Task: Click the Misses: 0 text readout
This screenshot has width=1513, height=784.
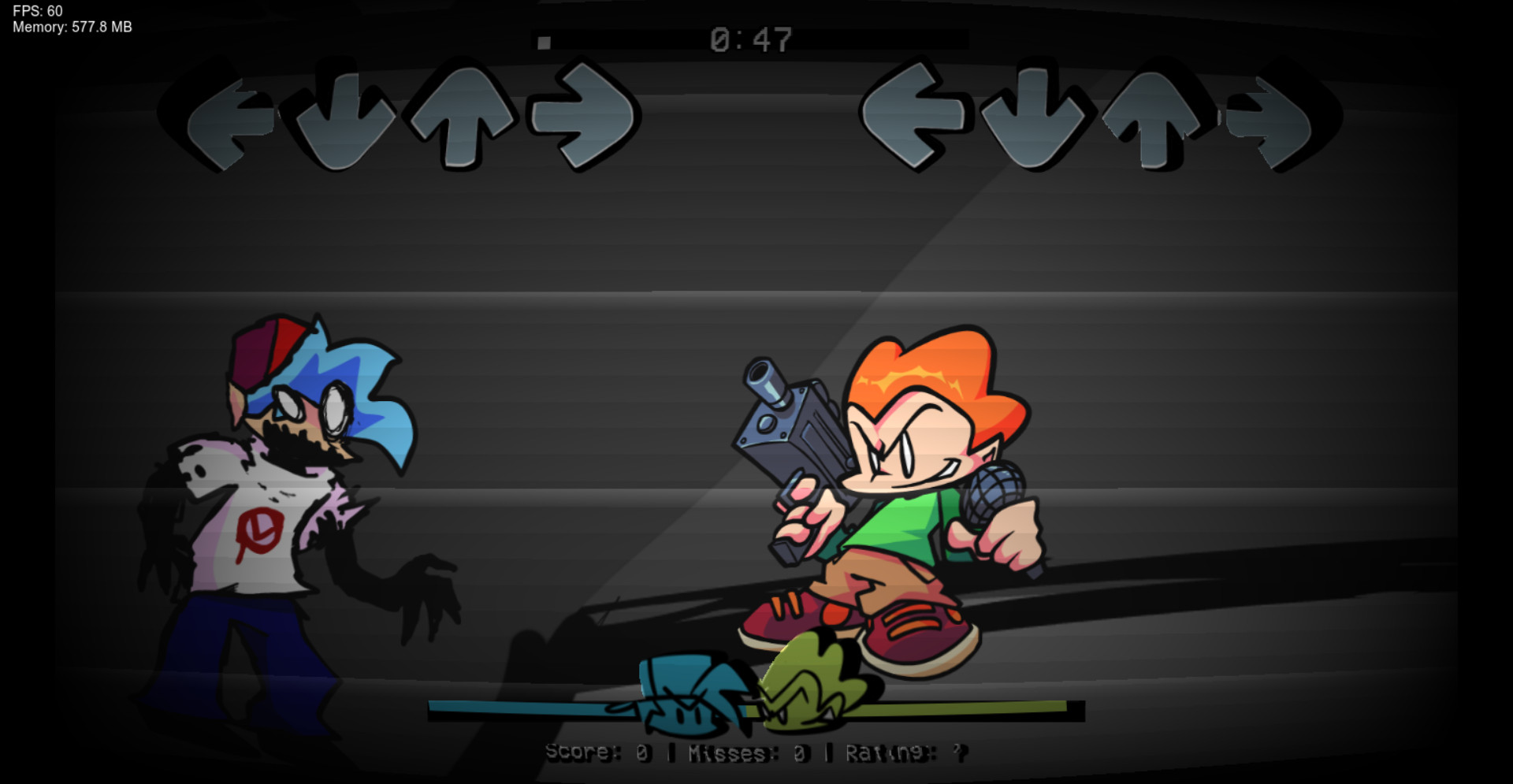Action: click(749, 752)
